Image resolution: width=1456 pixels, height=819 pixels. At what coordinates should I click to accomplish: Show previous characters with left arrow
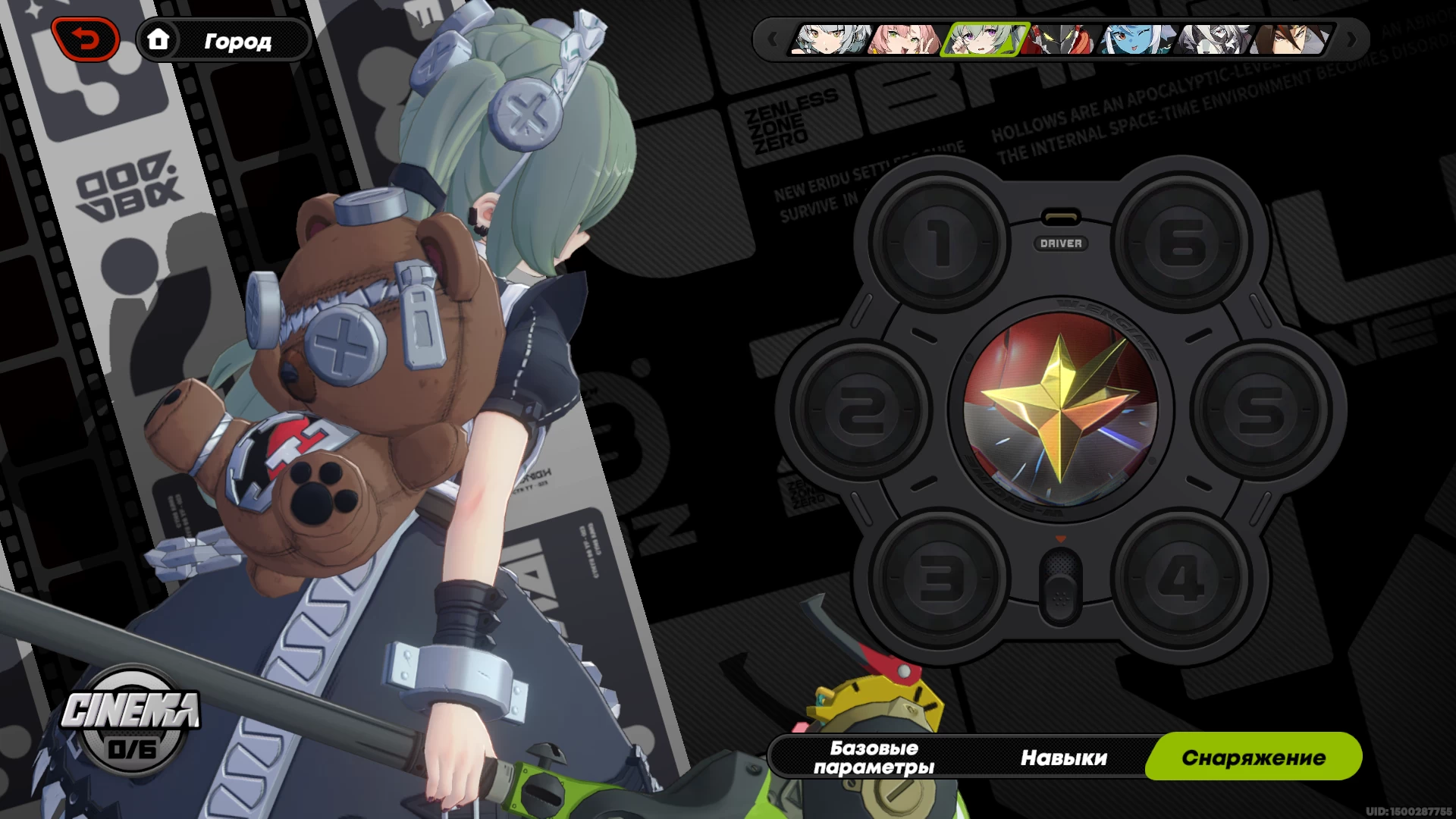coord(772,39)
